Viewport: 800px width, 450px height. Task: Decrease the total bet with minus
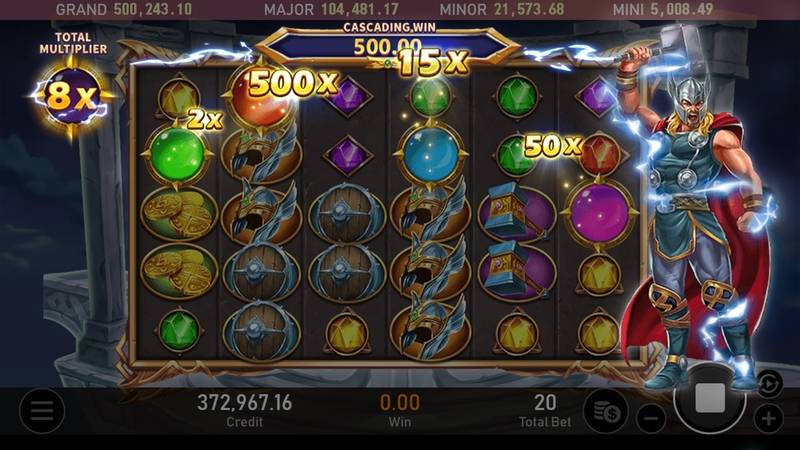651,418
